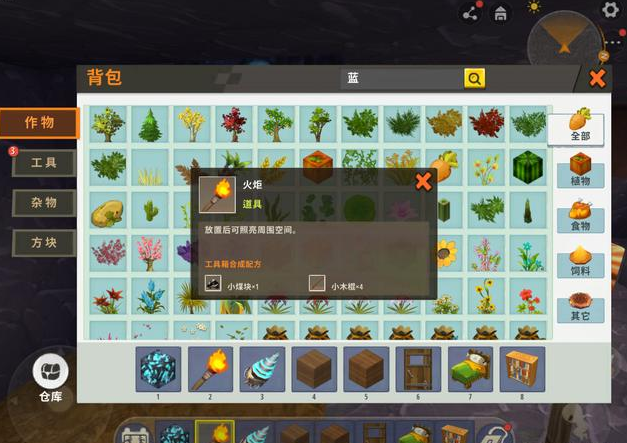
Task: Select the diamond ore block slot
Action: 159,369
